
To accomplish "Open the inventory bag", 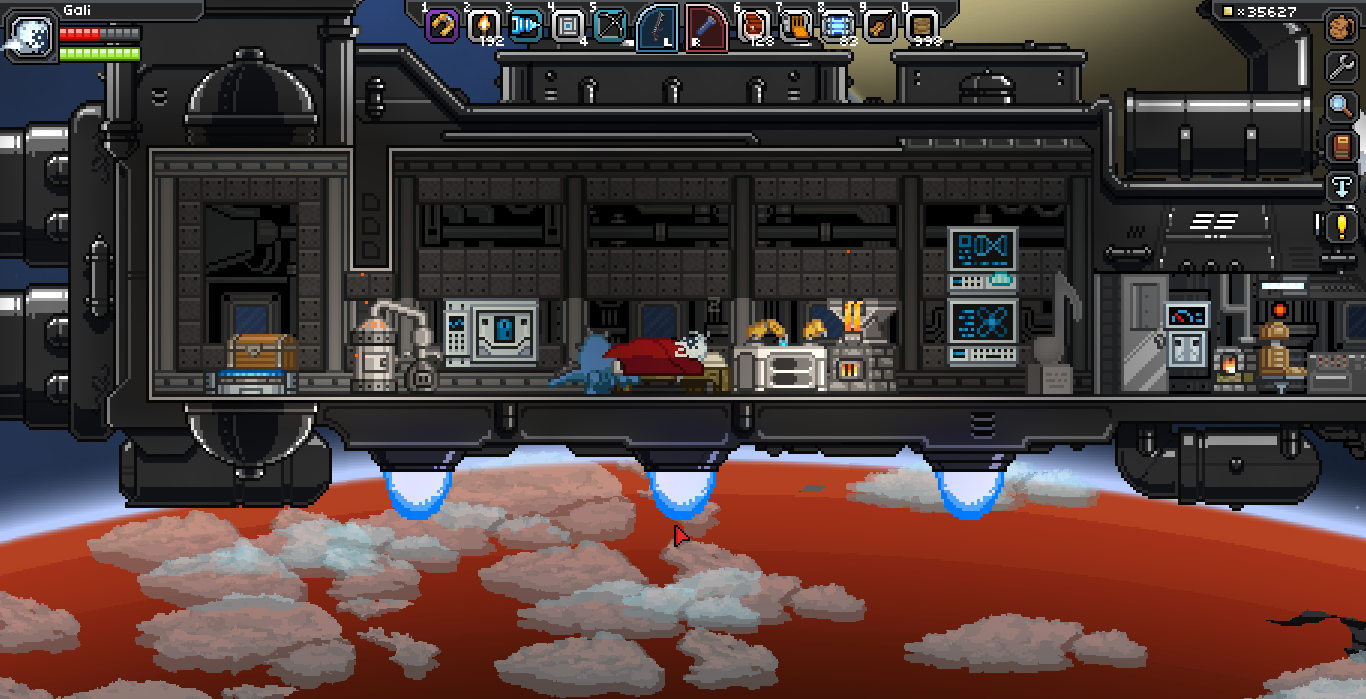I will point(1341,27).
